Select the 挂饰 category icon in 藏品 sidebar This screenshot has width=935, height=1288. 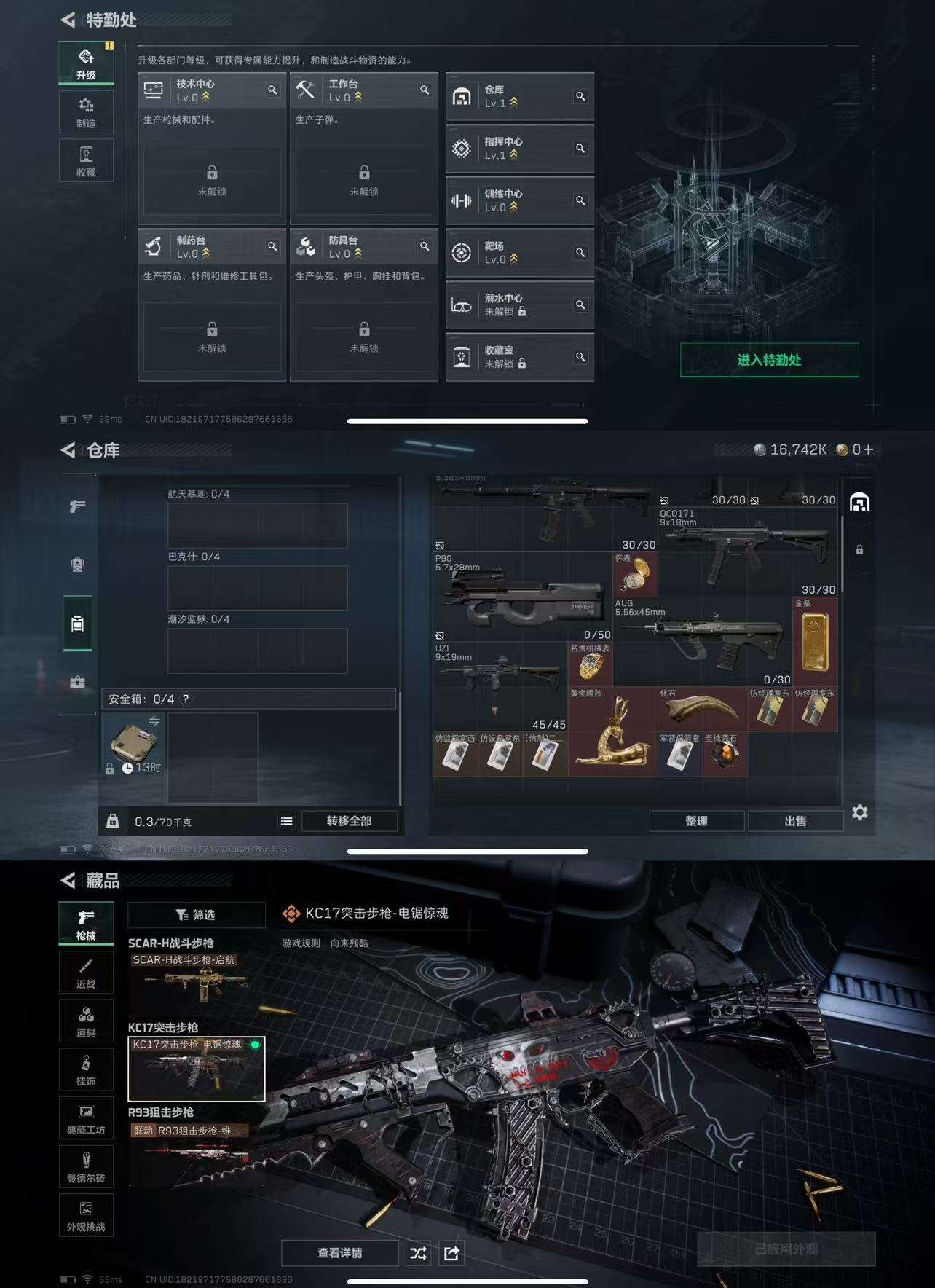(x=86, y=1069)
